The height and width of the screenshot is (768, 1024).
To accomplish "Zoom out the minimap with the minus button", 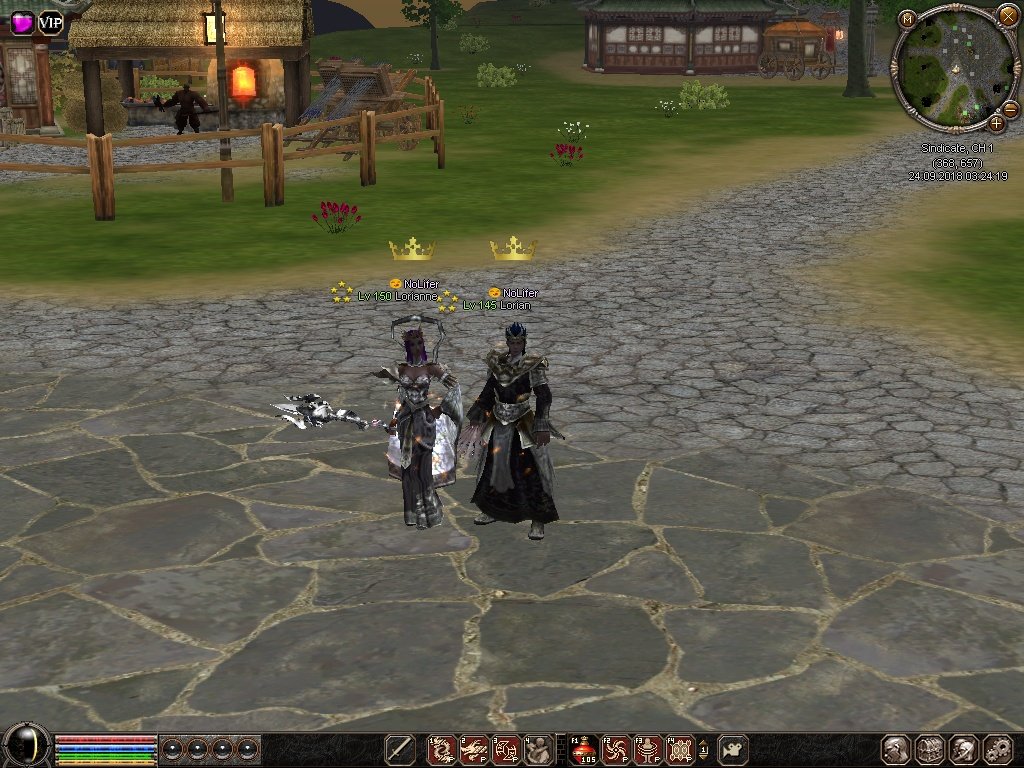I will 1010,108.
